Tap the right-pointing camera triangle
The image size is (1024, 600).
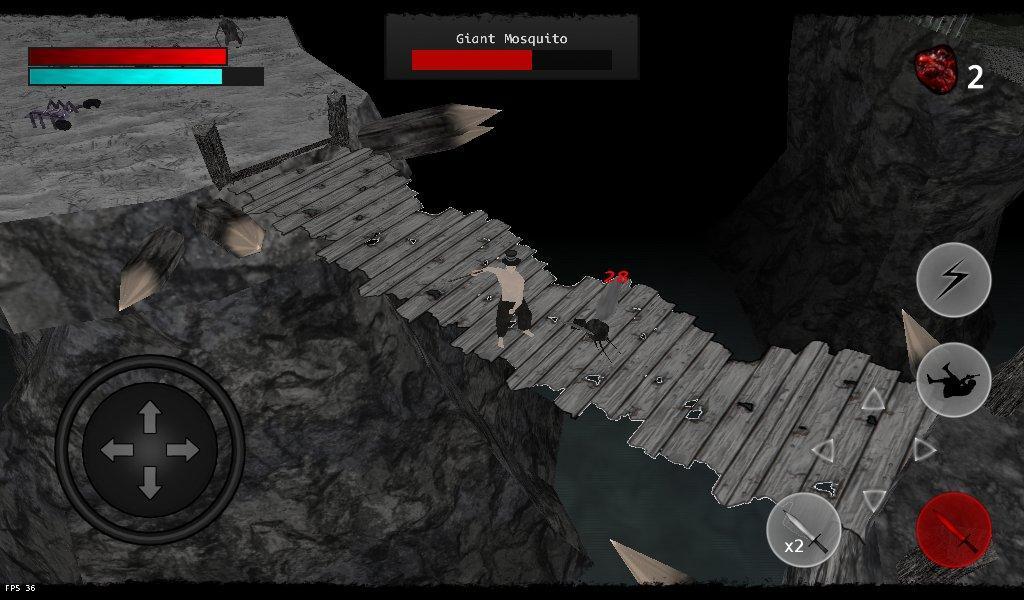pyautogui.click(x=923, y=450)
